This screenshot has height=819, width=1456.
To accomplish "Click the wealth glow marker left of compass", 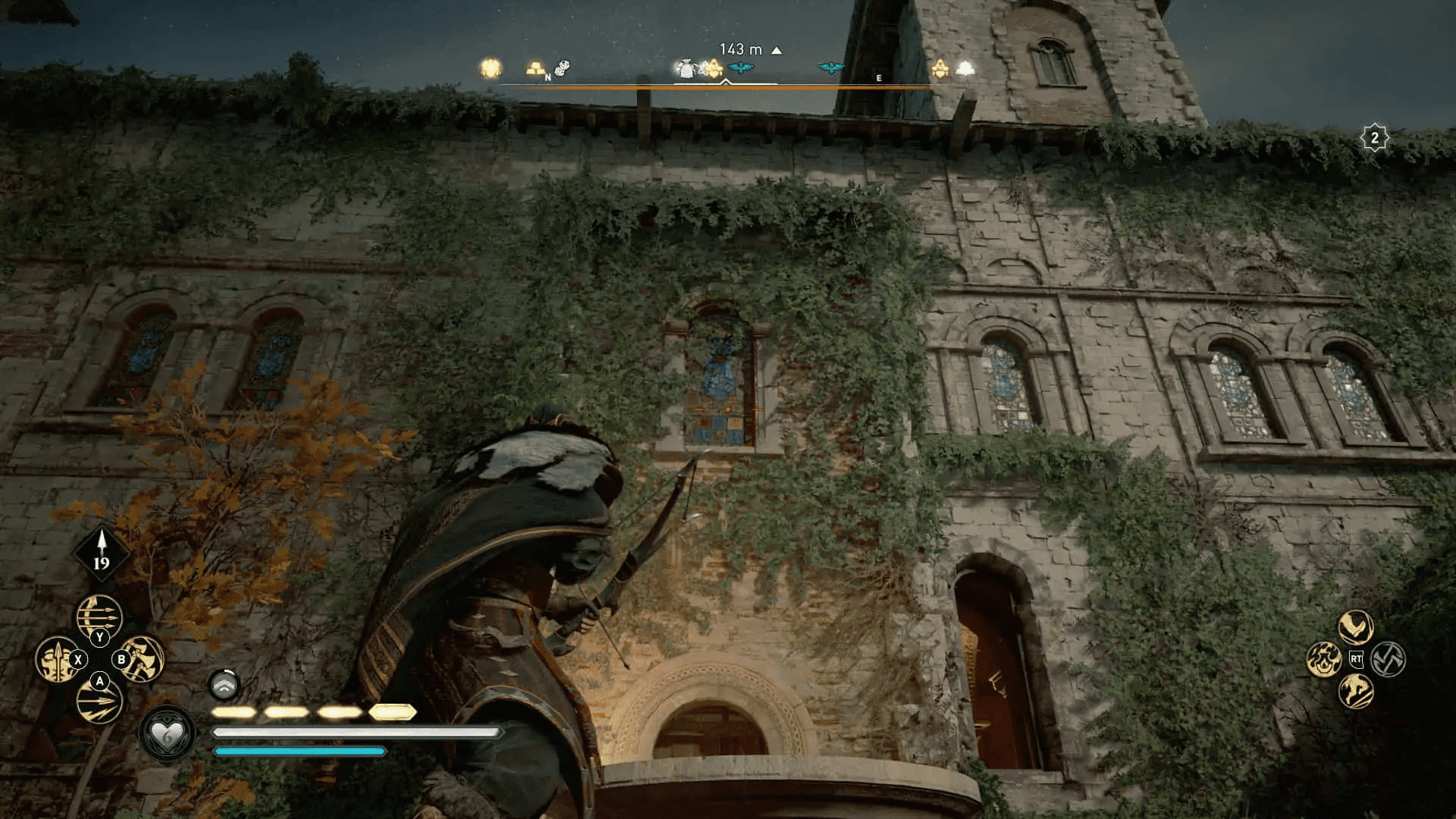I will click(491, 67).
